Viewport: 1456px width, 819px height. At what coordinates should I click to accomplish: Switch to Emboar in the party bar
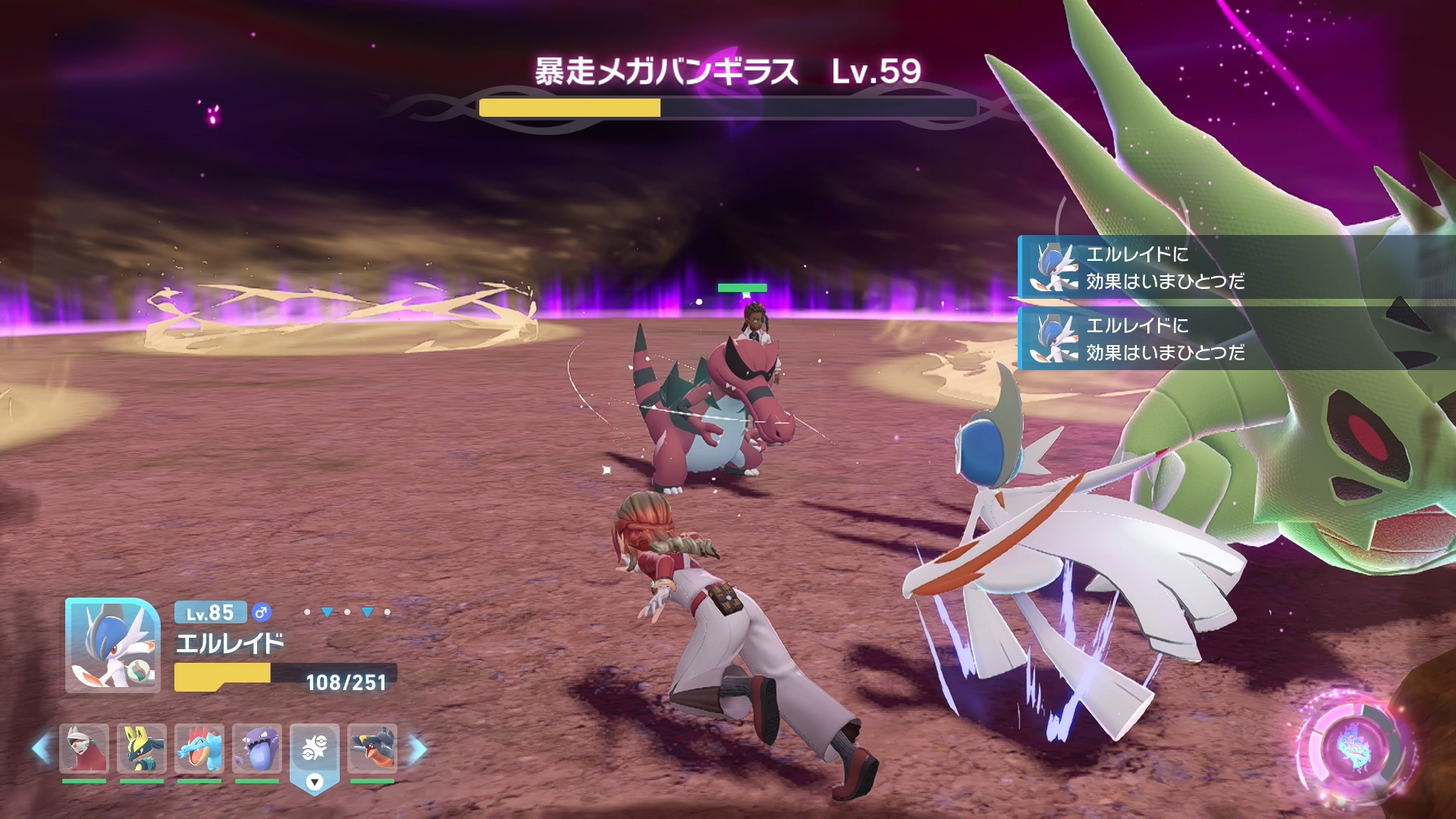click(x=84, y=748)
